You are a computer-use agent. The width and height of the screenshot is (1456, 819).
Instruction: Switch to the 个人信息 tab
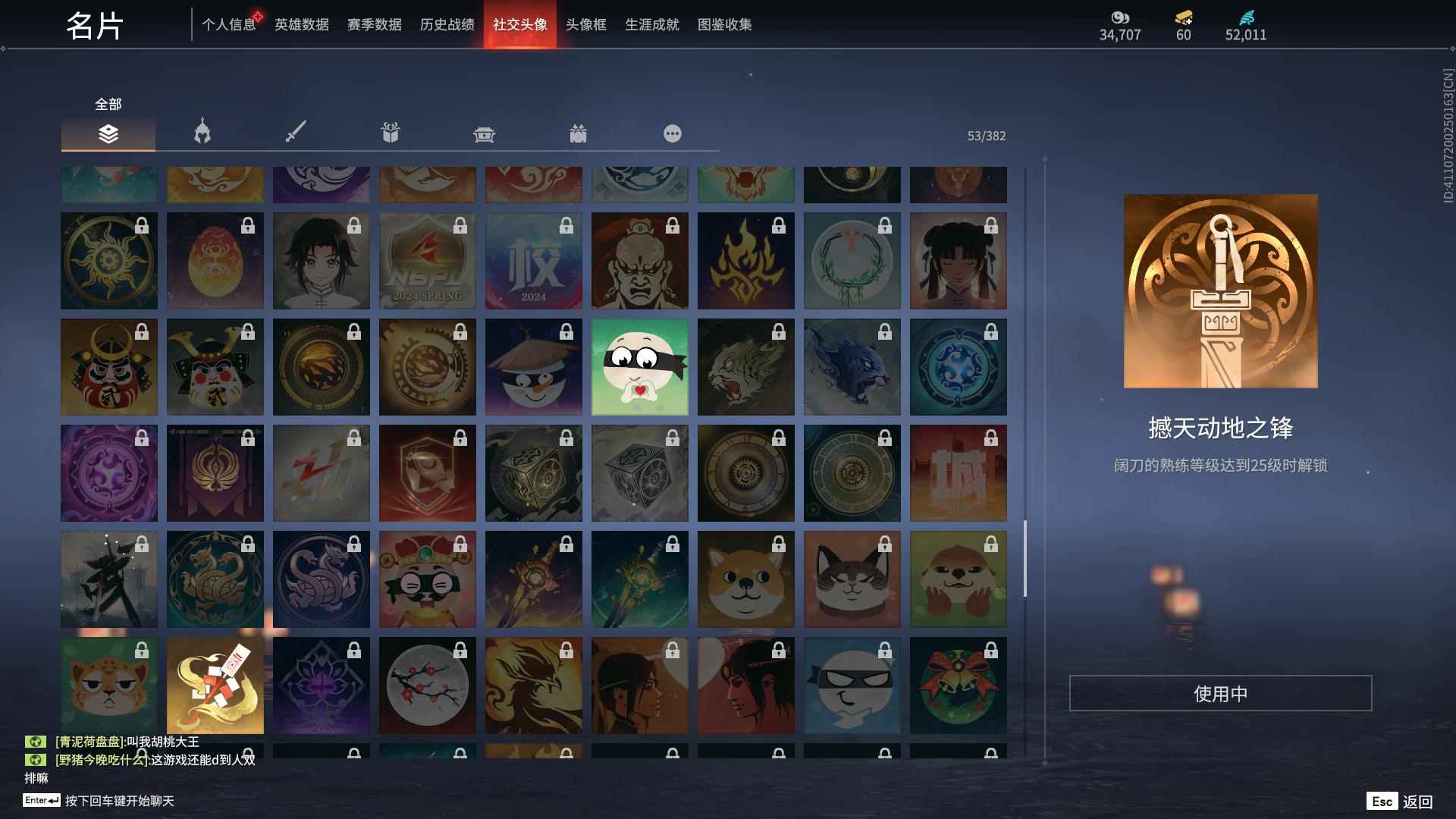click(229, 25)
